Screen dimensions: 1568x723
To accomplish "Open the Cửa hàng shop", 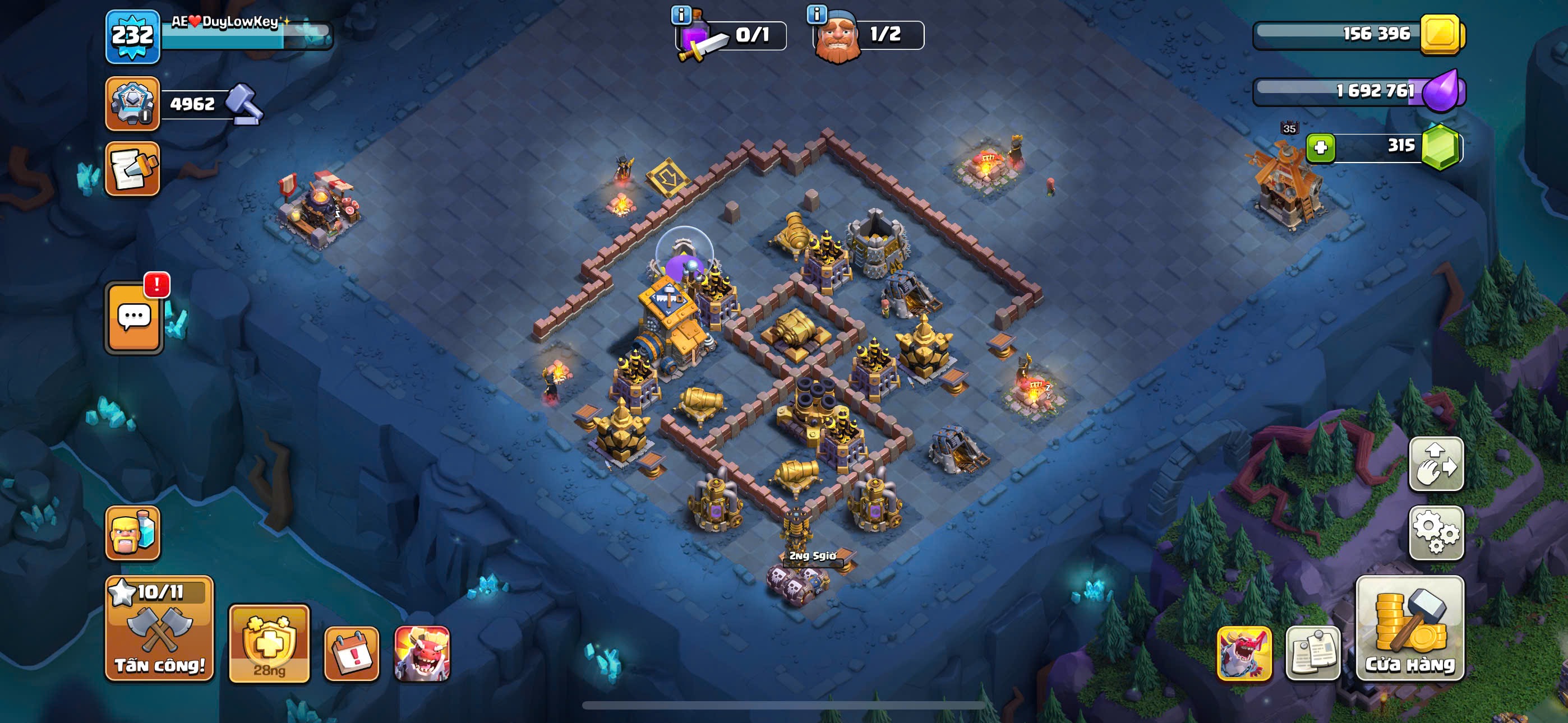I will [x=1410, y=629].
